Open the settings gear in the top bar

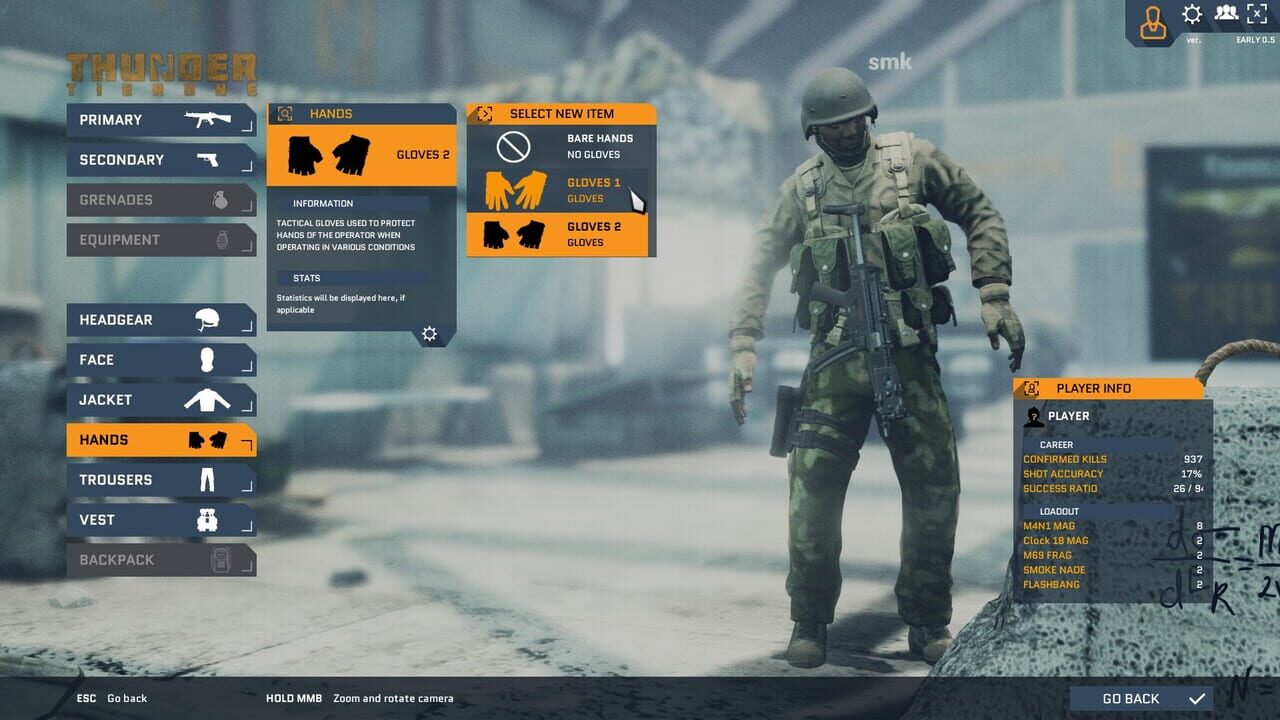tap(1193, 14)
